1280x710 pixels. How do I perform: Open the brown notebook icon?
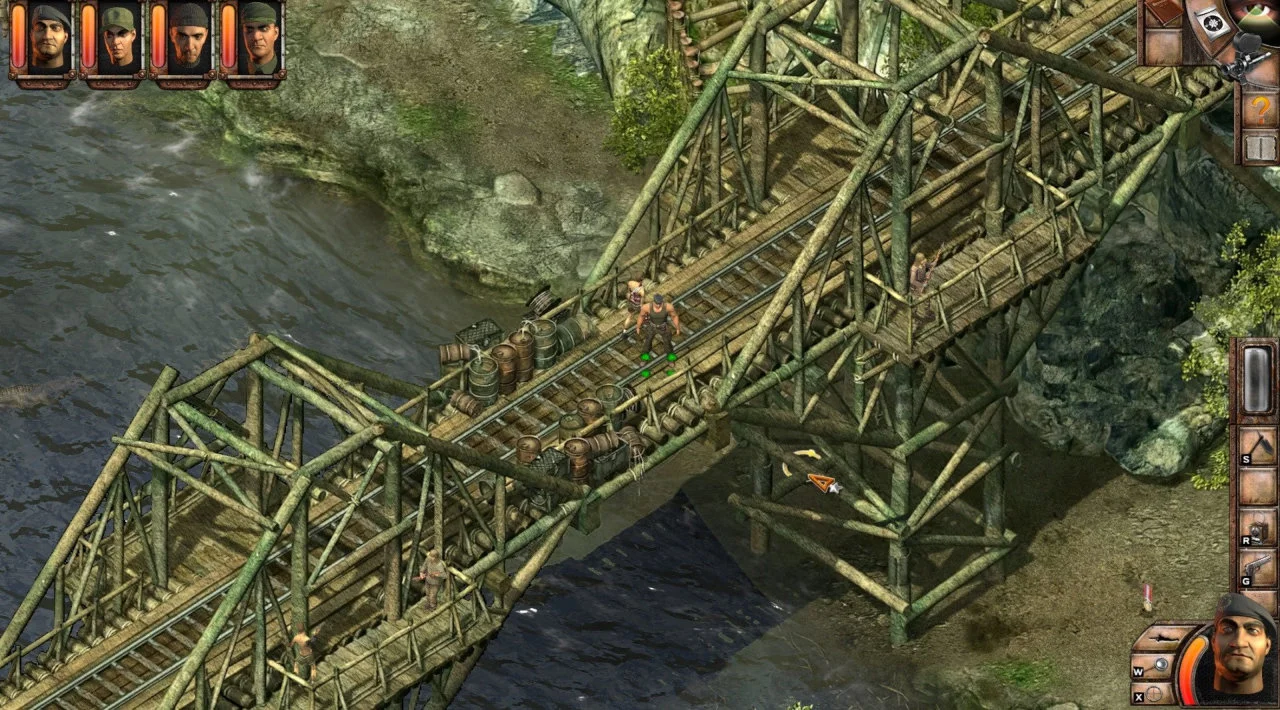click(1164, 14)
